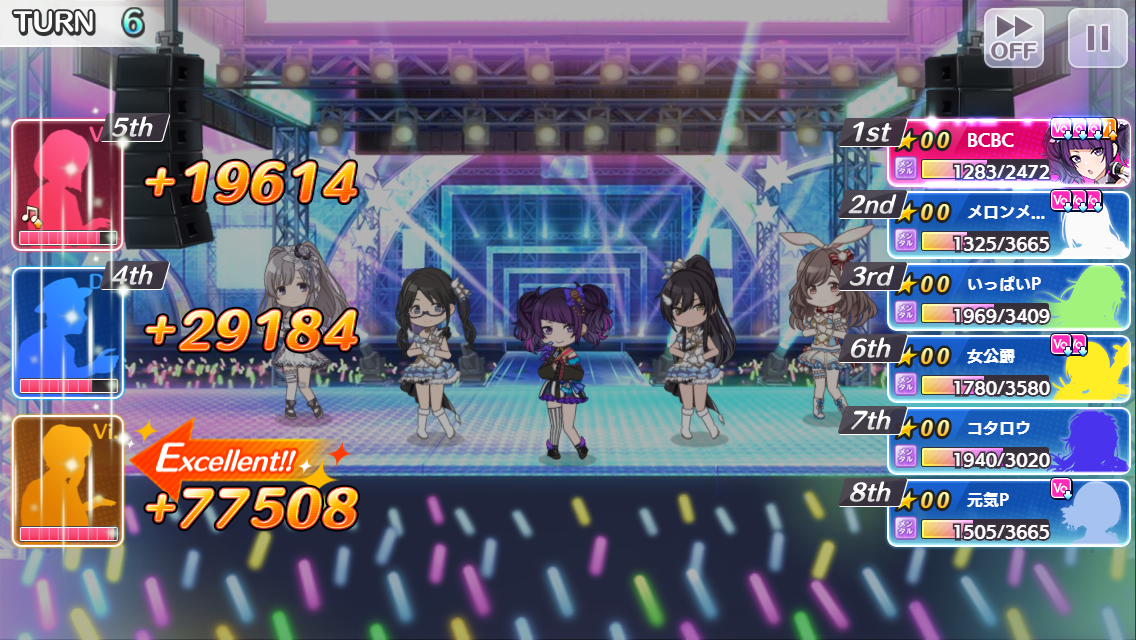Select 3rd place いっぱいP player row
Screen dimensions: 1136x640
coord(1008,297)
